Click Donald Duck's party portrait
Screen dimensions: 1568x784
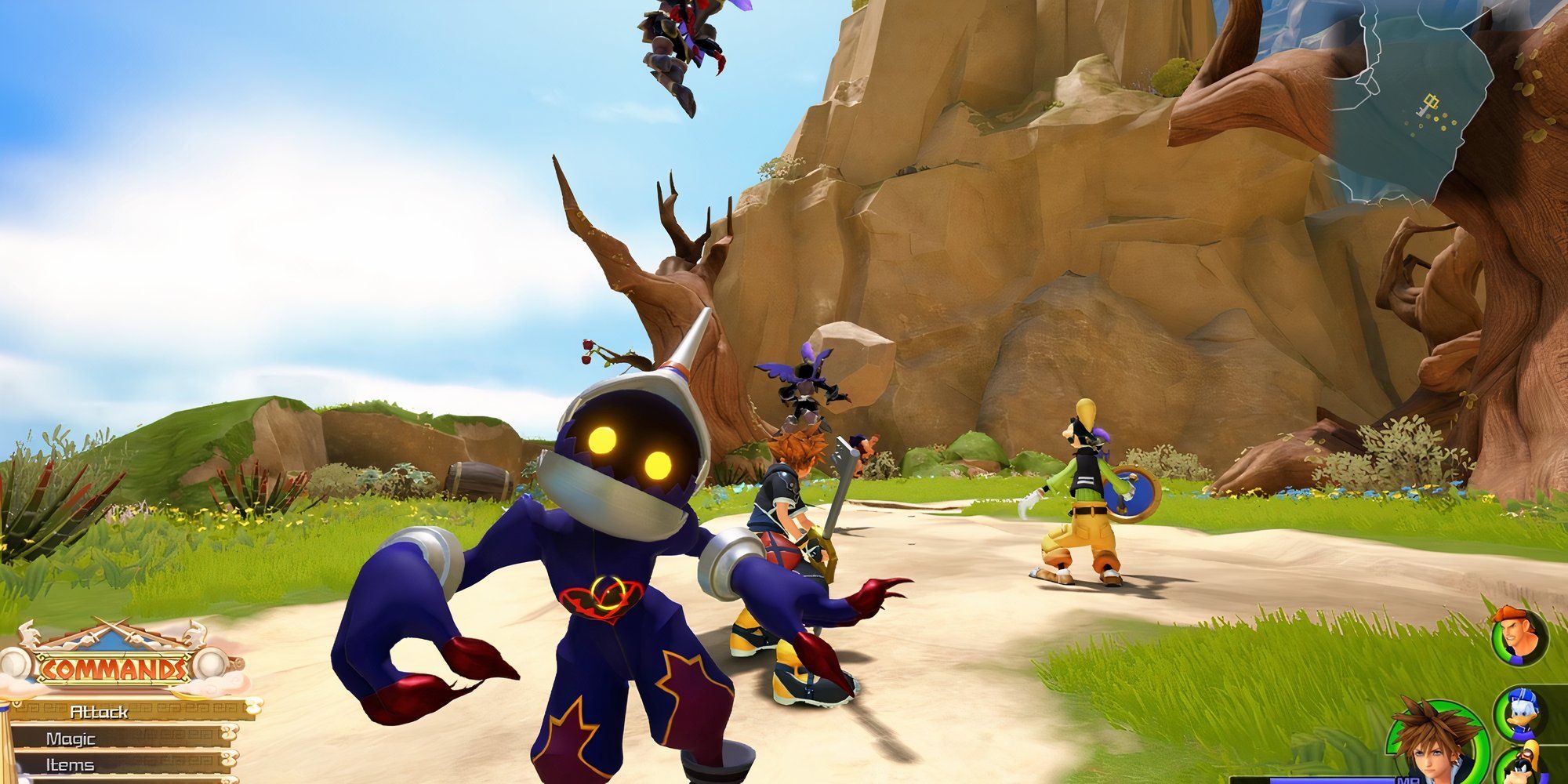click(x=1521, y=713)
